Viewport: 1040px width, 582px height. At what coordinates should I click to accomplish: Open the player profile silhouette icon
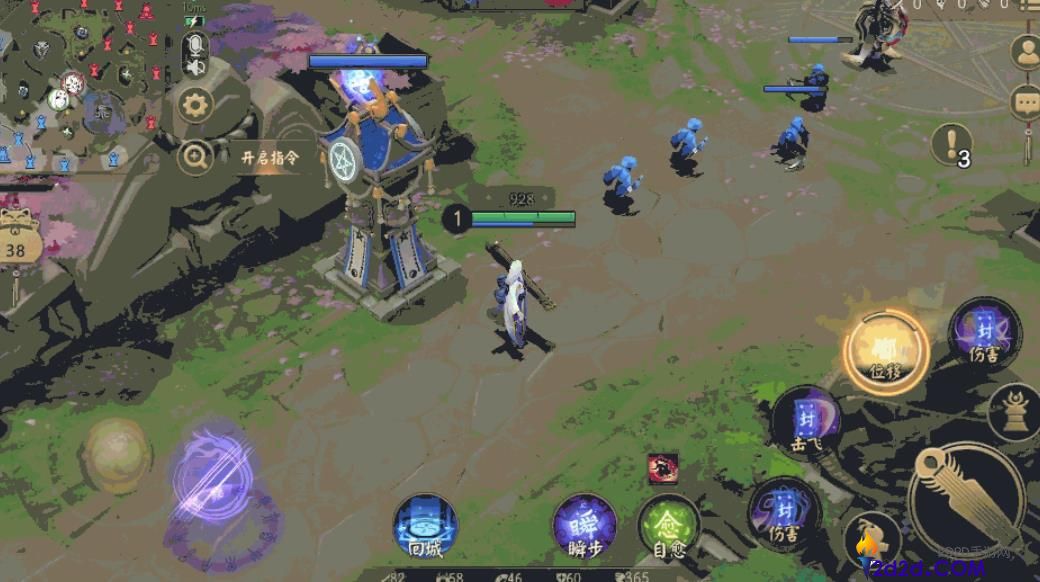1025,51
